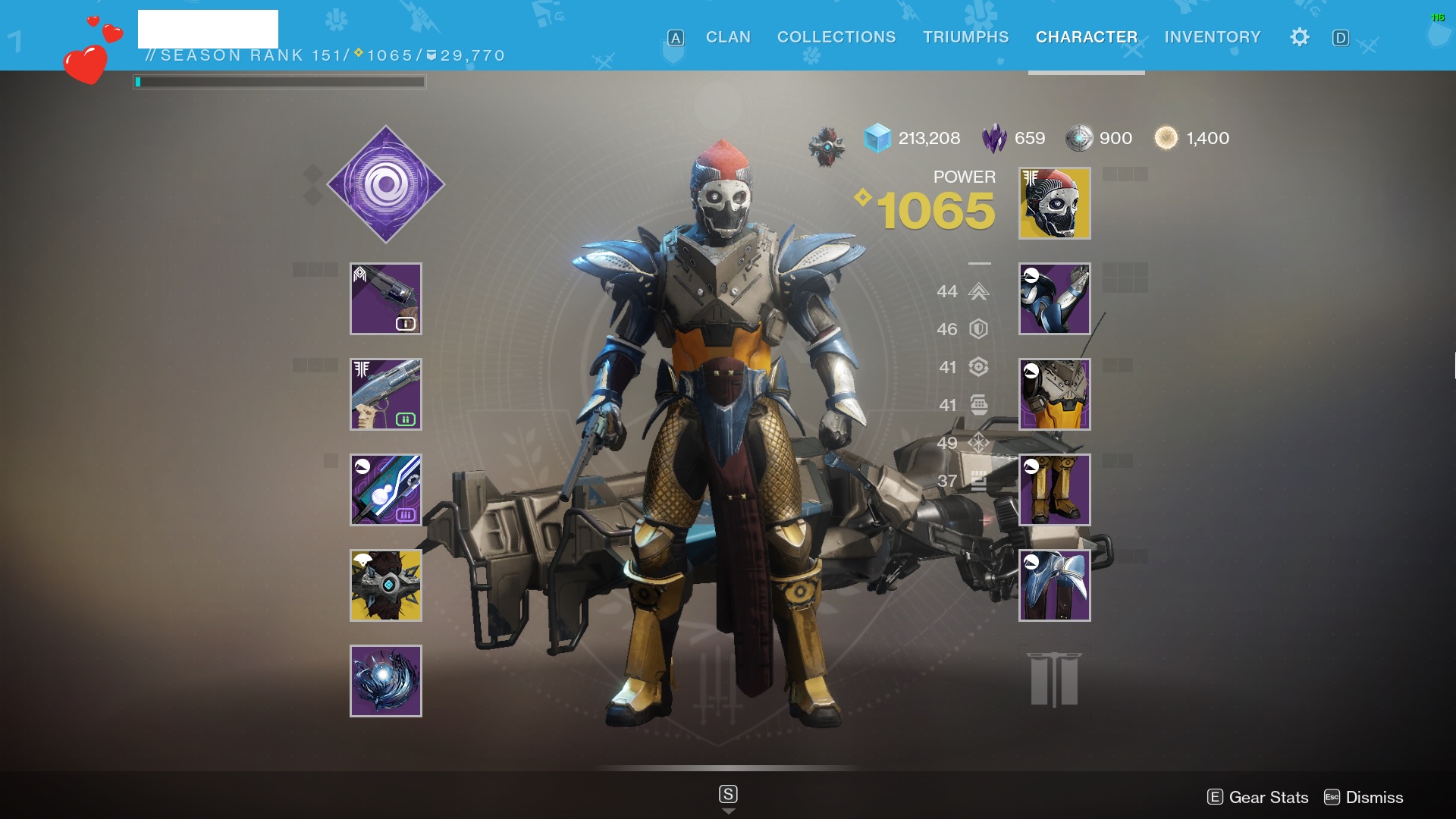Viewport: 1456px width, 819px height.
Task: Open the equipped kinetic hand cannon slot
Action: [x=386, y=299]
